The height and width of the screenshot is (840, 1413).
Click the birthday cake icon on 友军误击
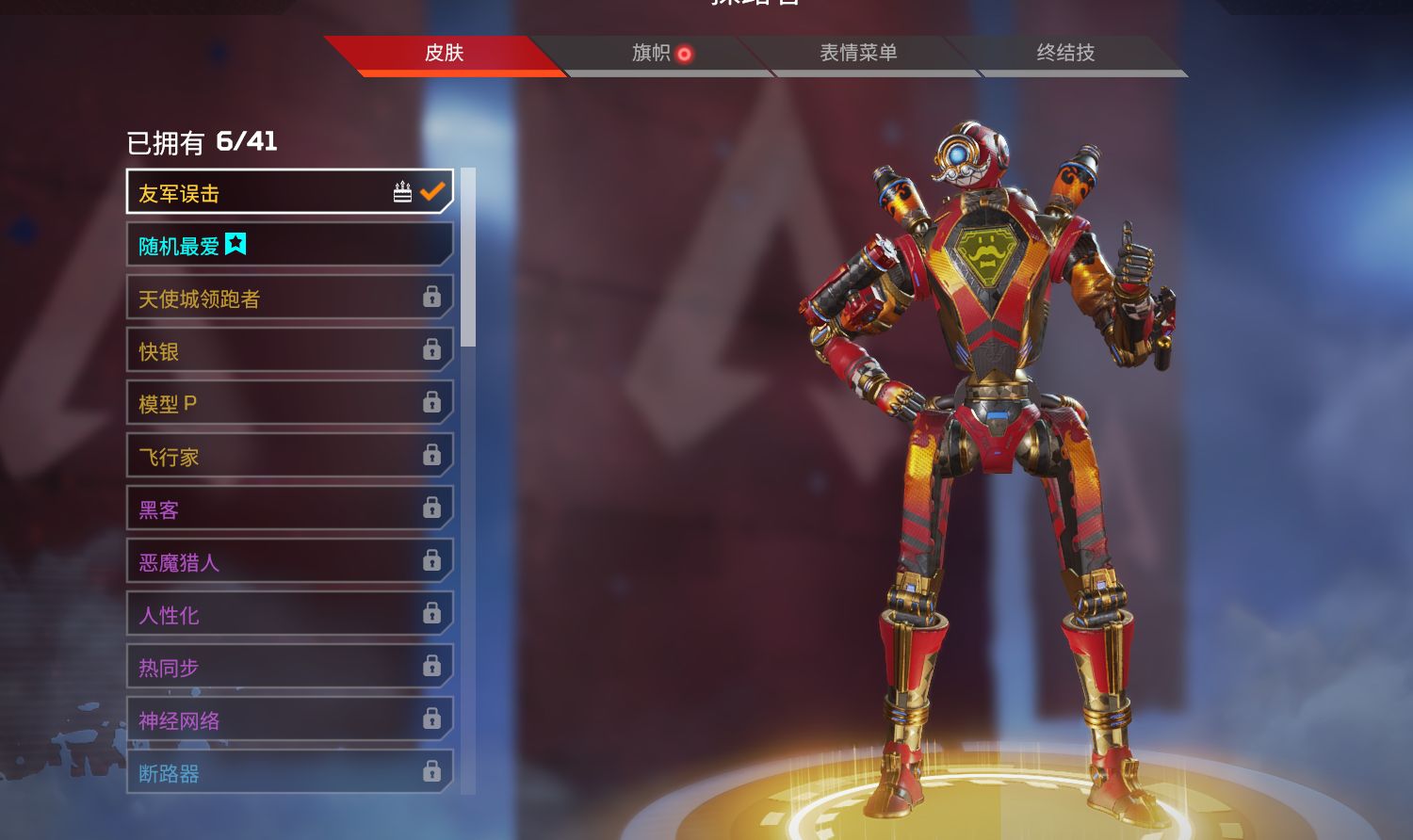tap(403, 190)
